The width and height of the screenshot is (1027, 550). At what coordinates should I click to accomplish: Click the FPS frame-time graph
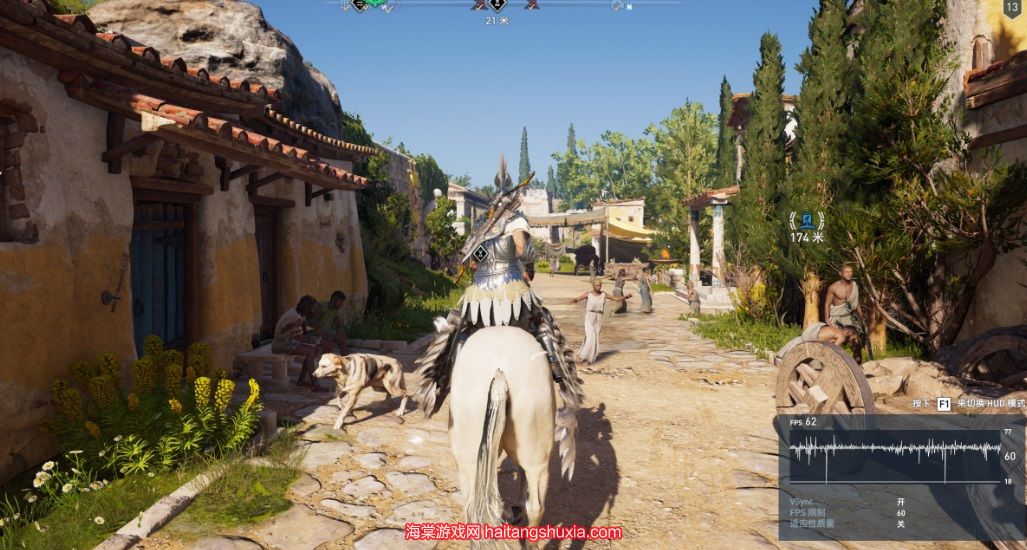(895, 451)
